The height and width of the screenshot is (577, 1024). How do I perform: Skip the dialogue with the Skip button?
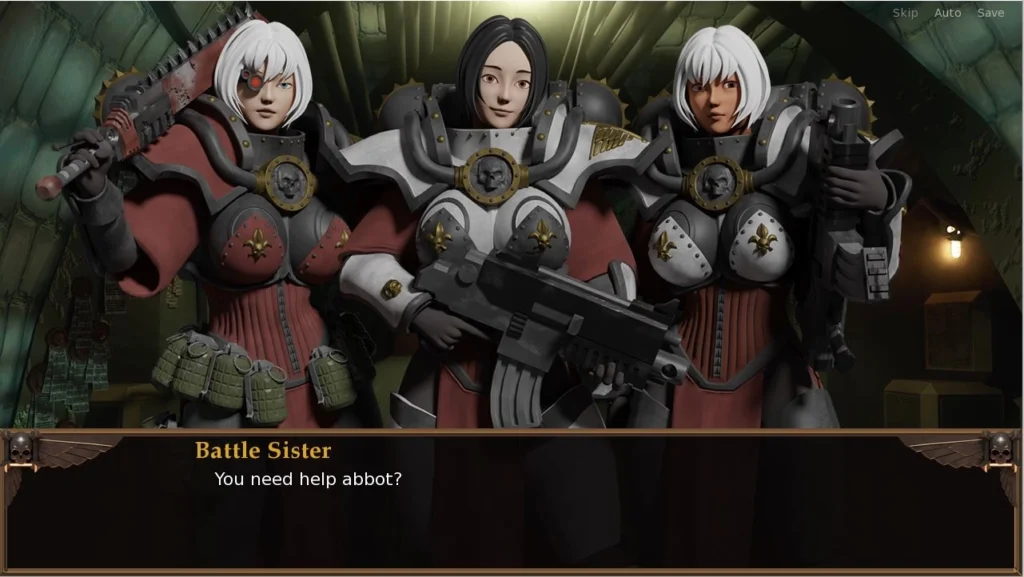(x=905, y=13)
